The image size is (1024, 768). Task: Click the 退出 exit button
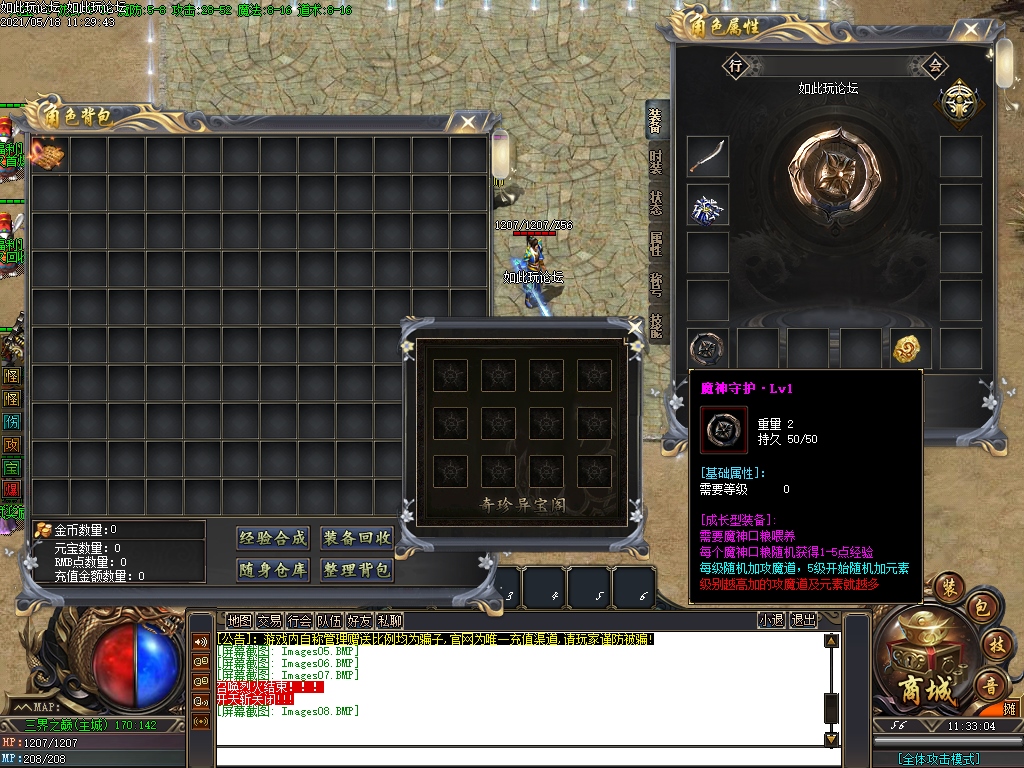point(803,621)
